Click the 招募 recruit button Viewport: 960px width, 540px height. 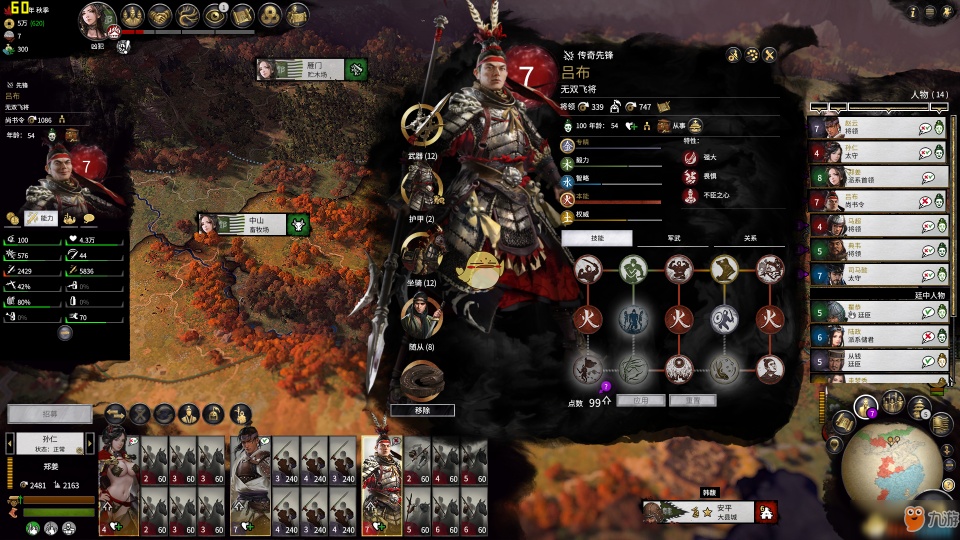point(49,413)
